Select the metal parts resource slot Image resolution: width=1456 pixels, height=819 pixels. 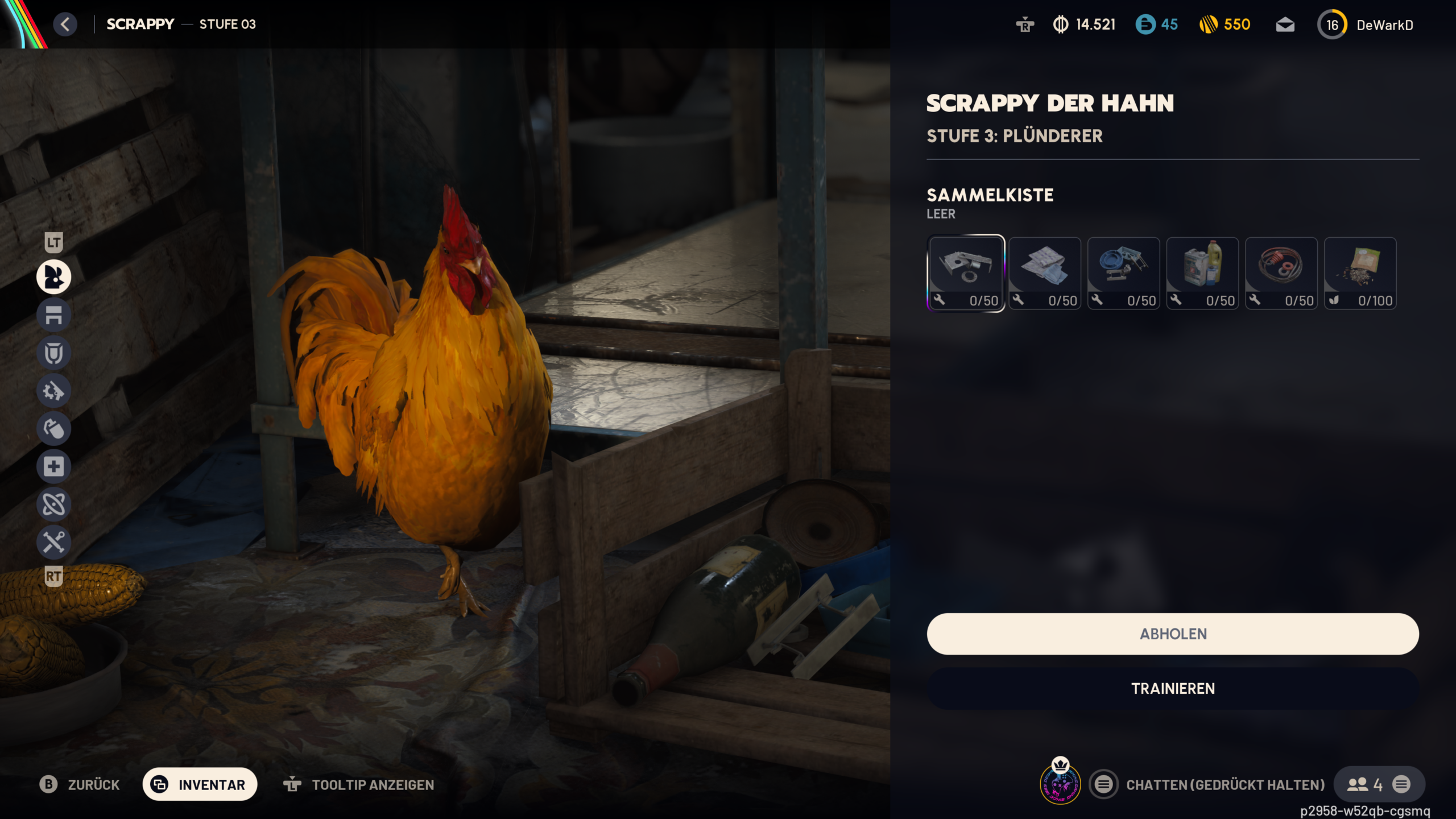point(966,273)
